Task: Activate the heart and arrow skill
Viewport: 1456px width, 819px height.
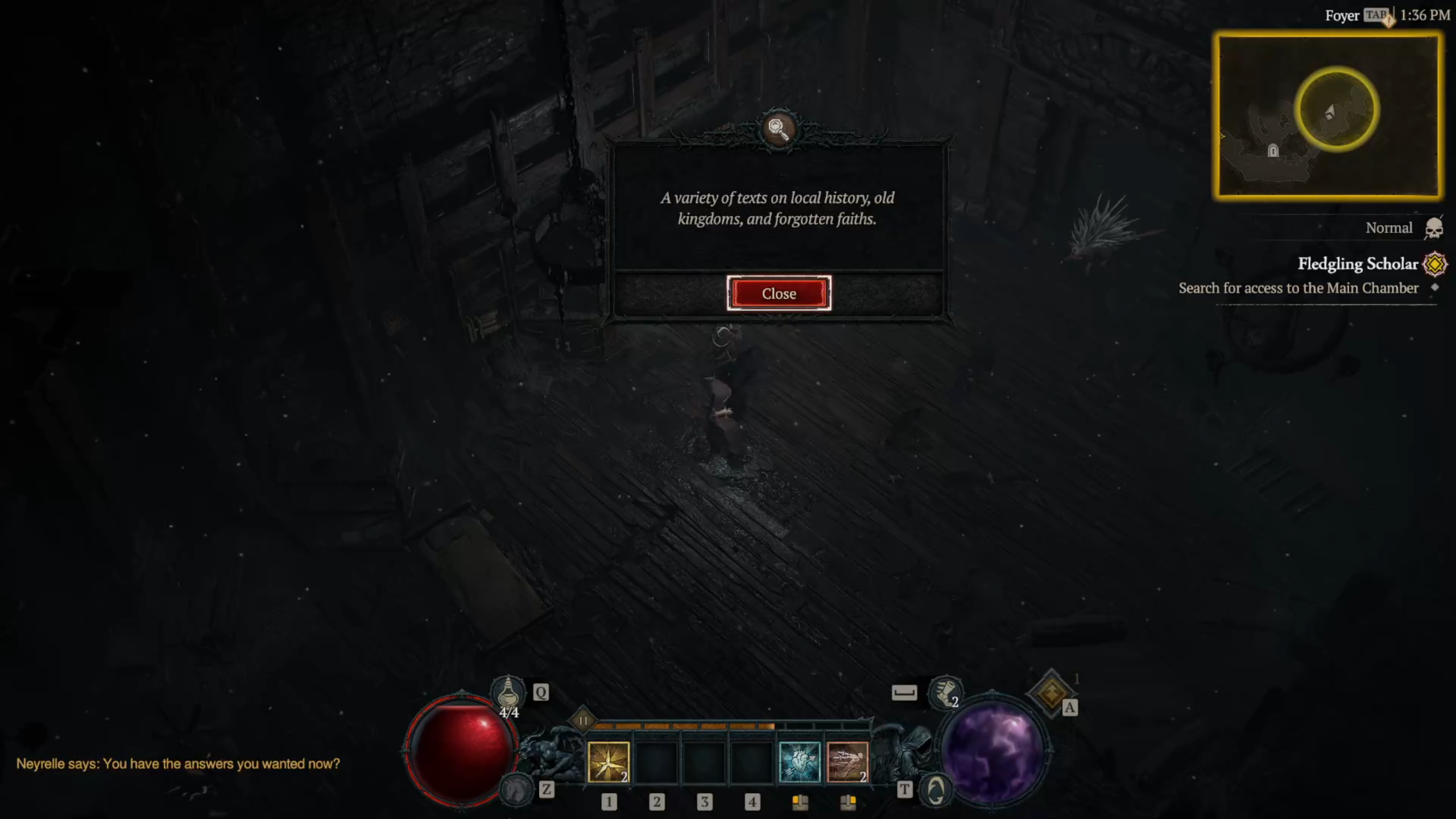Action: [x=799, y=762]
